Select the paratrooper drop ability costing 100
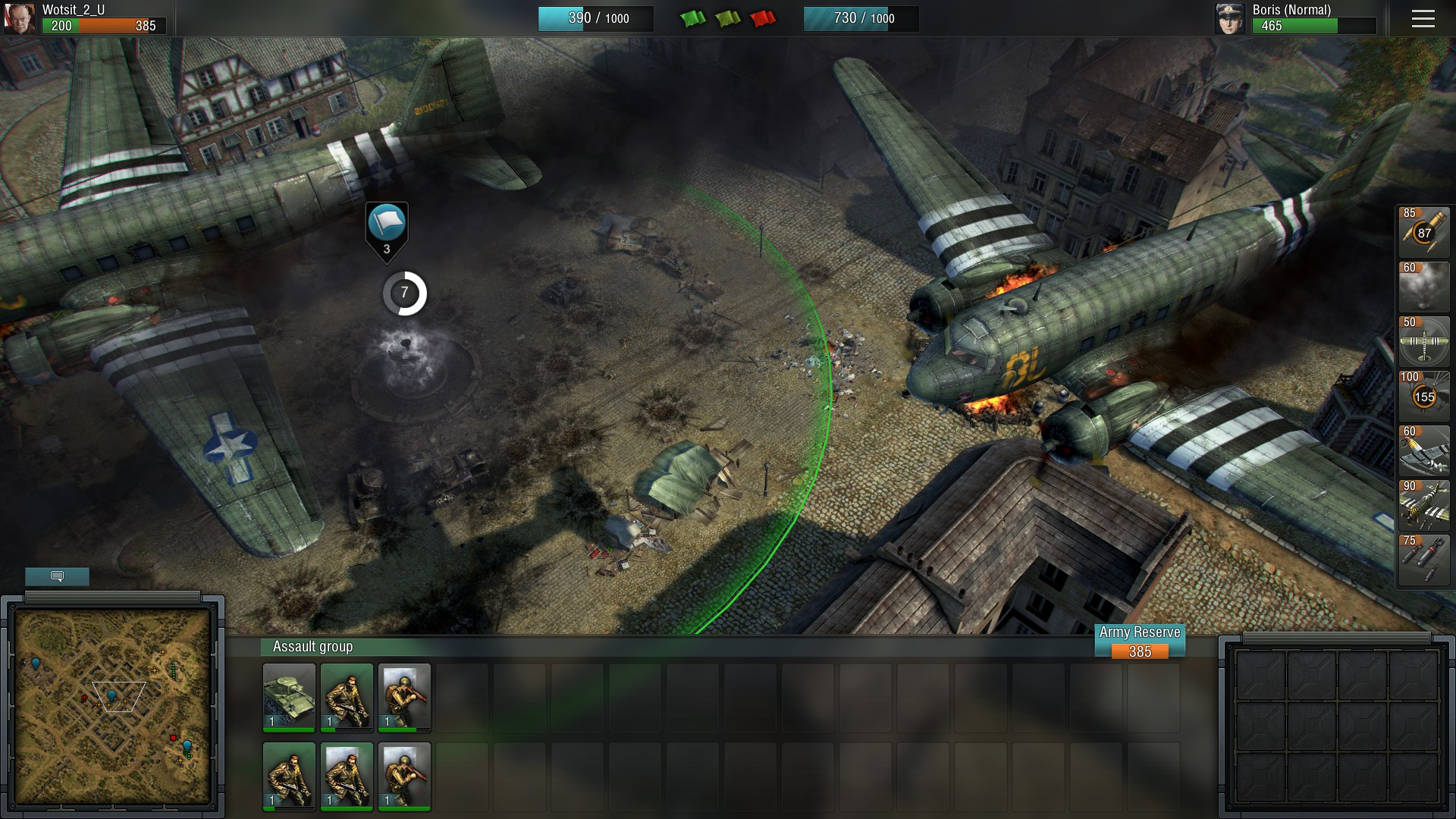The width and height of the screenshot is (1456, 819). pos(1423,395)
